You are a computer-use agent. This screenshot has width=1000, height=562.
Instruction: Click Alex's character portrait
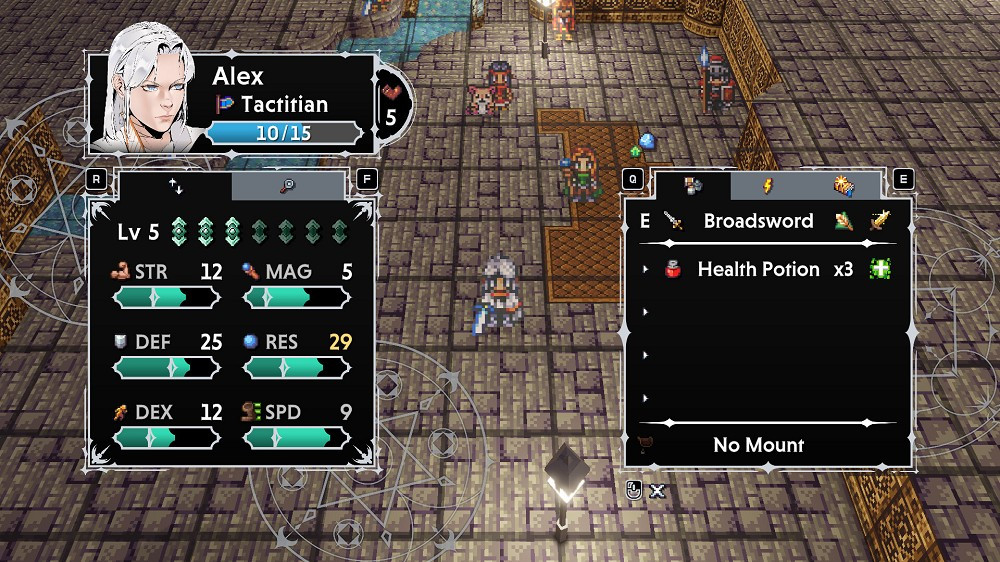[x=150, y=90]
